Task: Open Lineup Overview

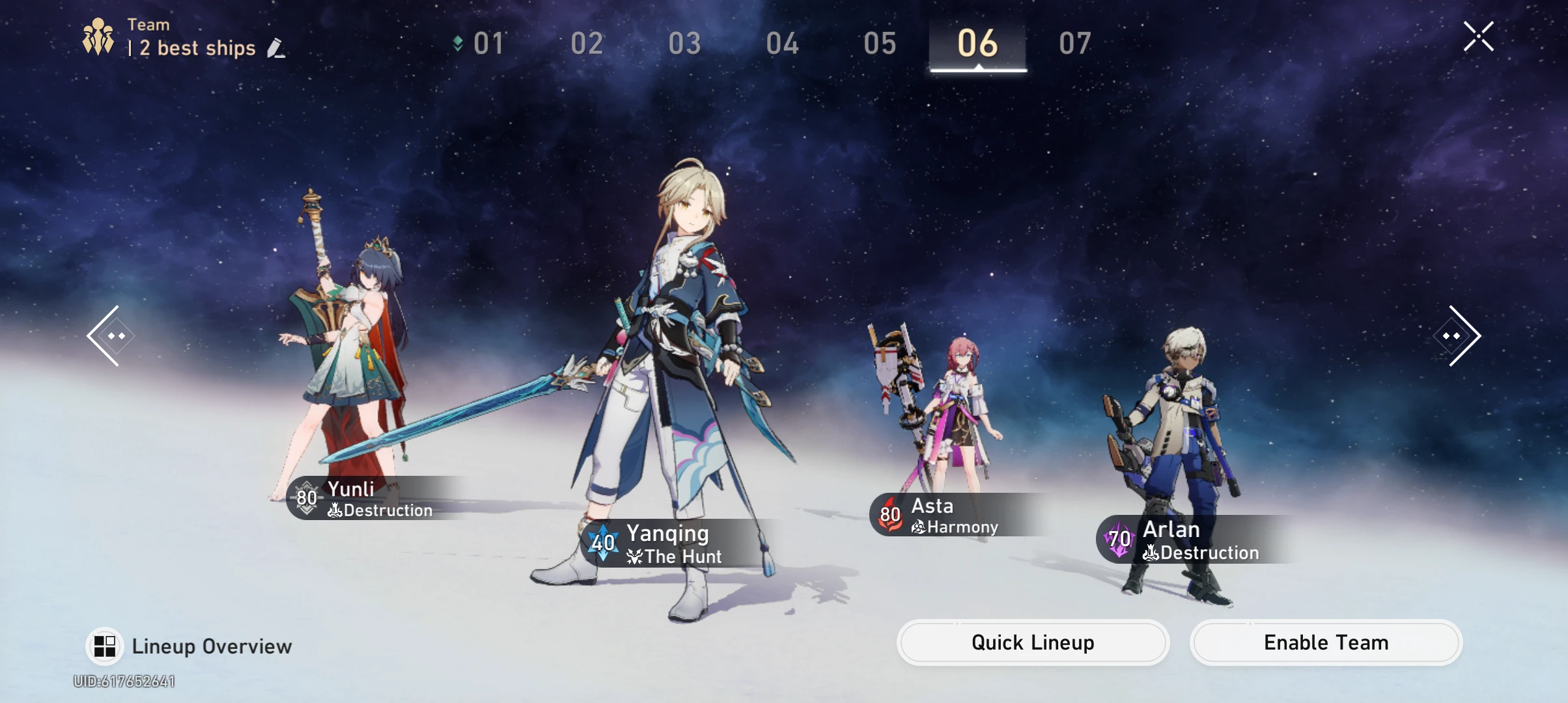Action: click(x=189, y=646)
